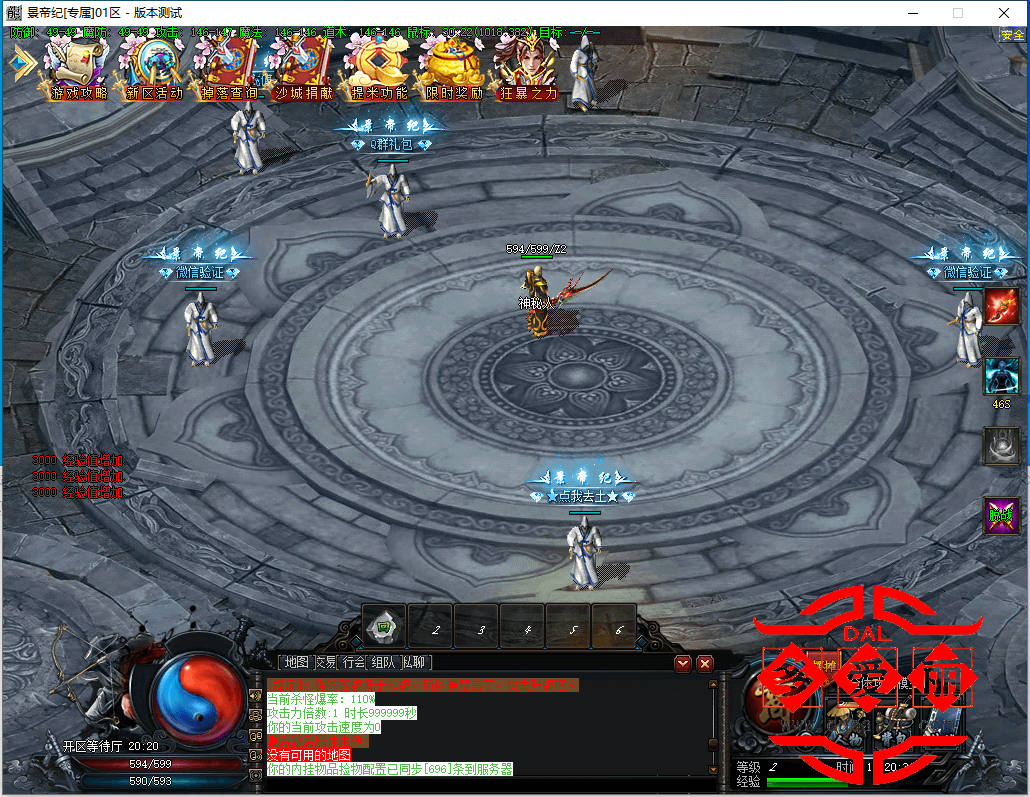
Task: Switch to the 行会 guild tab
Action: (x=354, y=662)
